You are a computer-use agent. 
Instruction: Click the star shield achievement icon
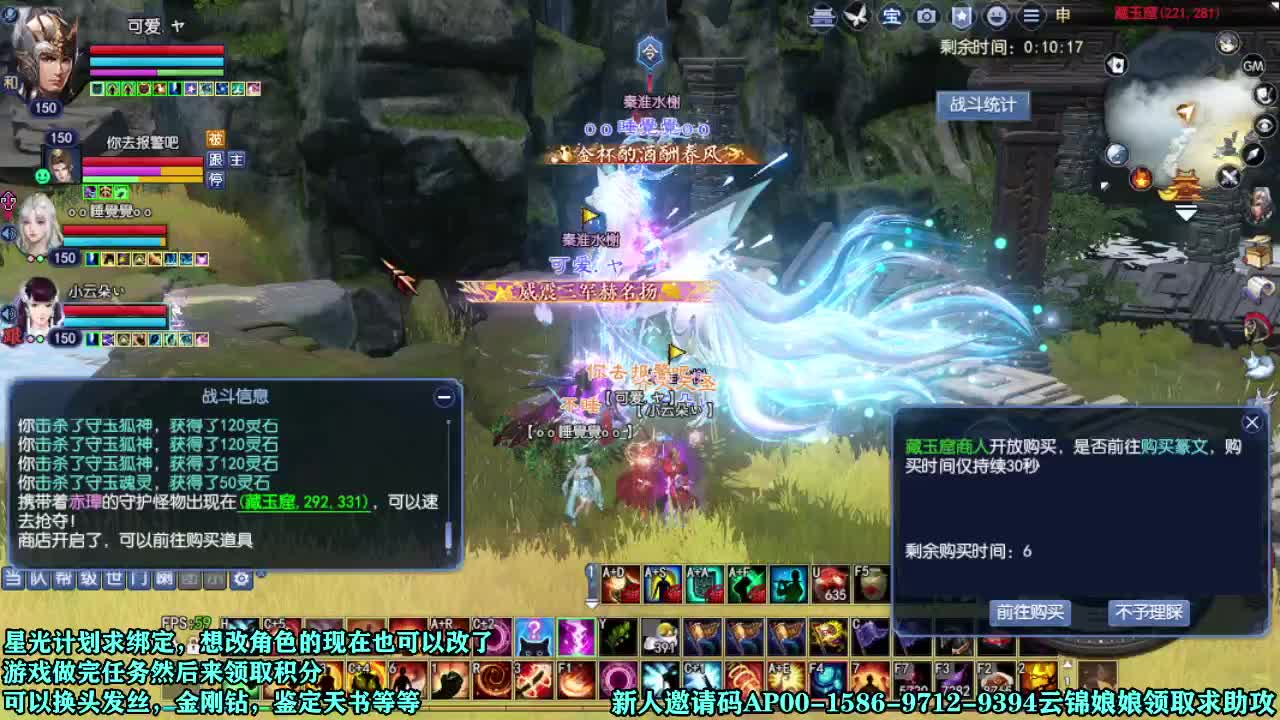[960, 15]
